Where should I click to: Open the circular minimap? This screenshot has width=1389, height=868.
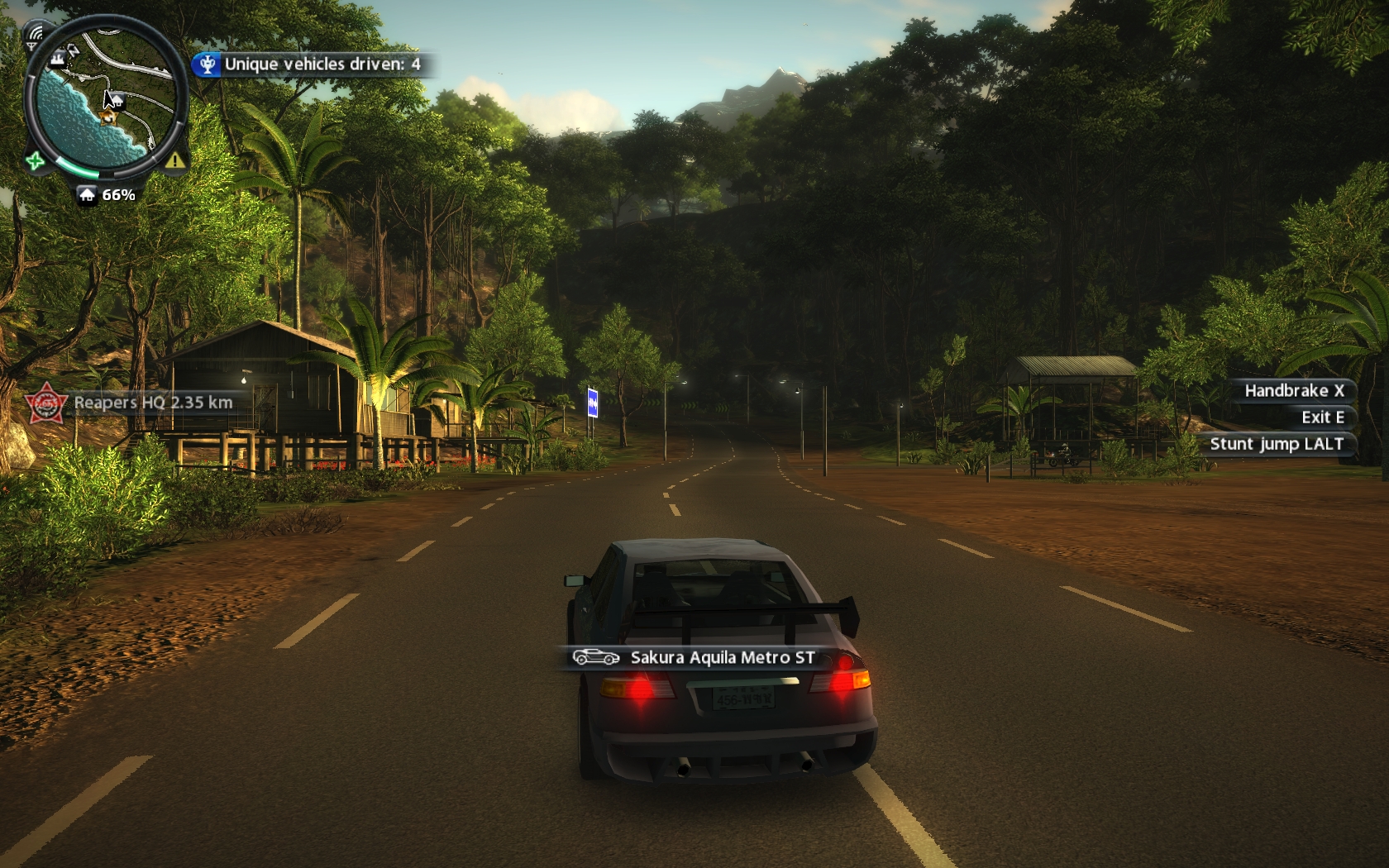pos(104,98)
